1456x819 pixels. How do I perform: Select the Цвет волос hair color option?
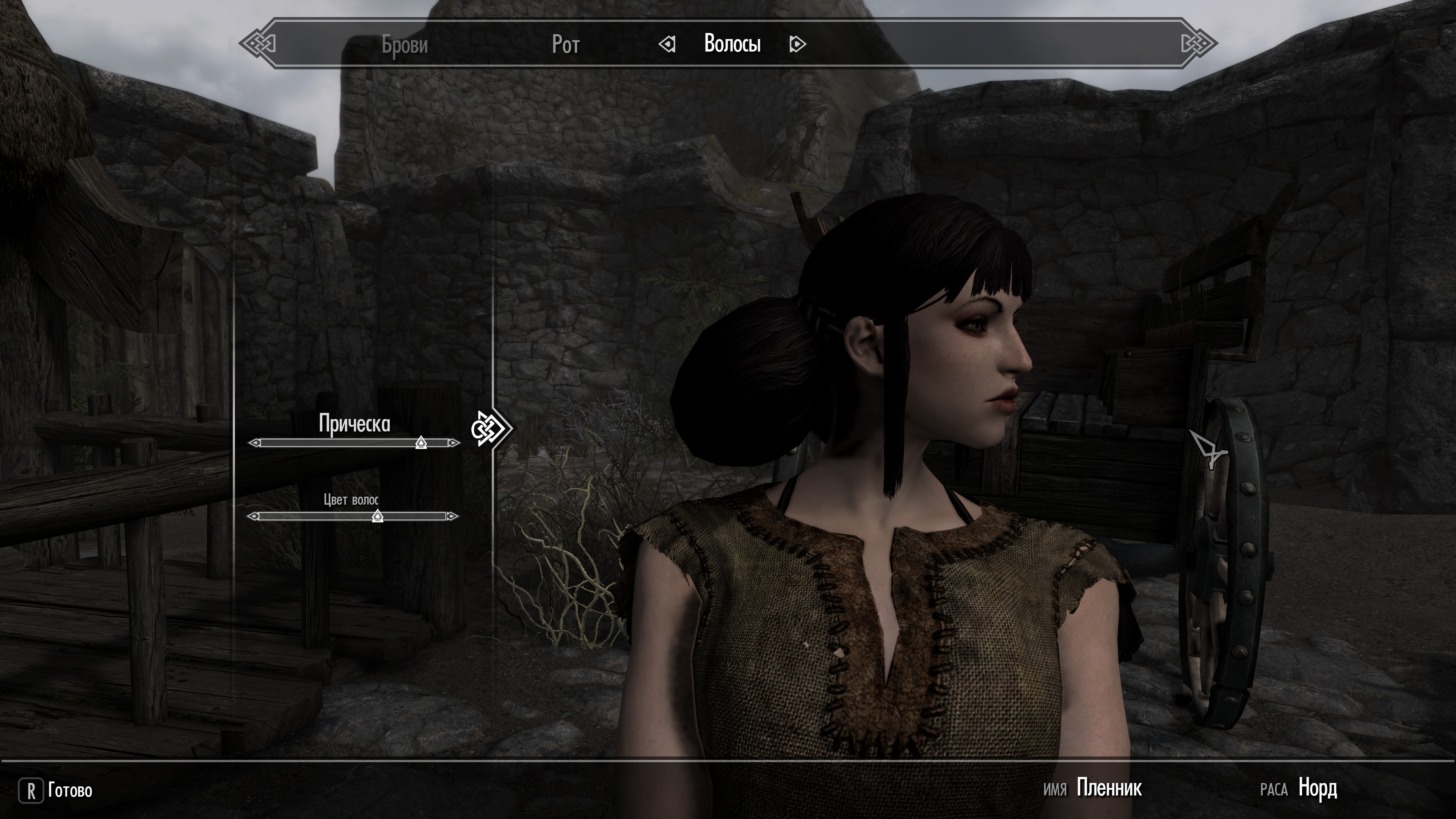(351, 500)
